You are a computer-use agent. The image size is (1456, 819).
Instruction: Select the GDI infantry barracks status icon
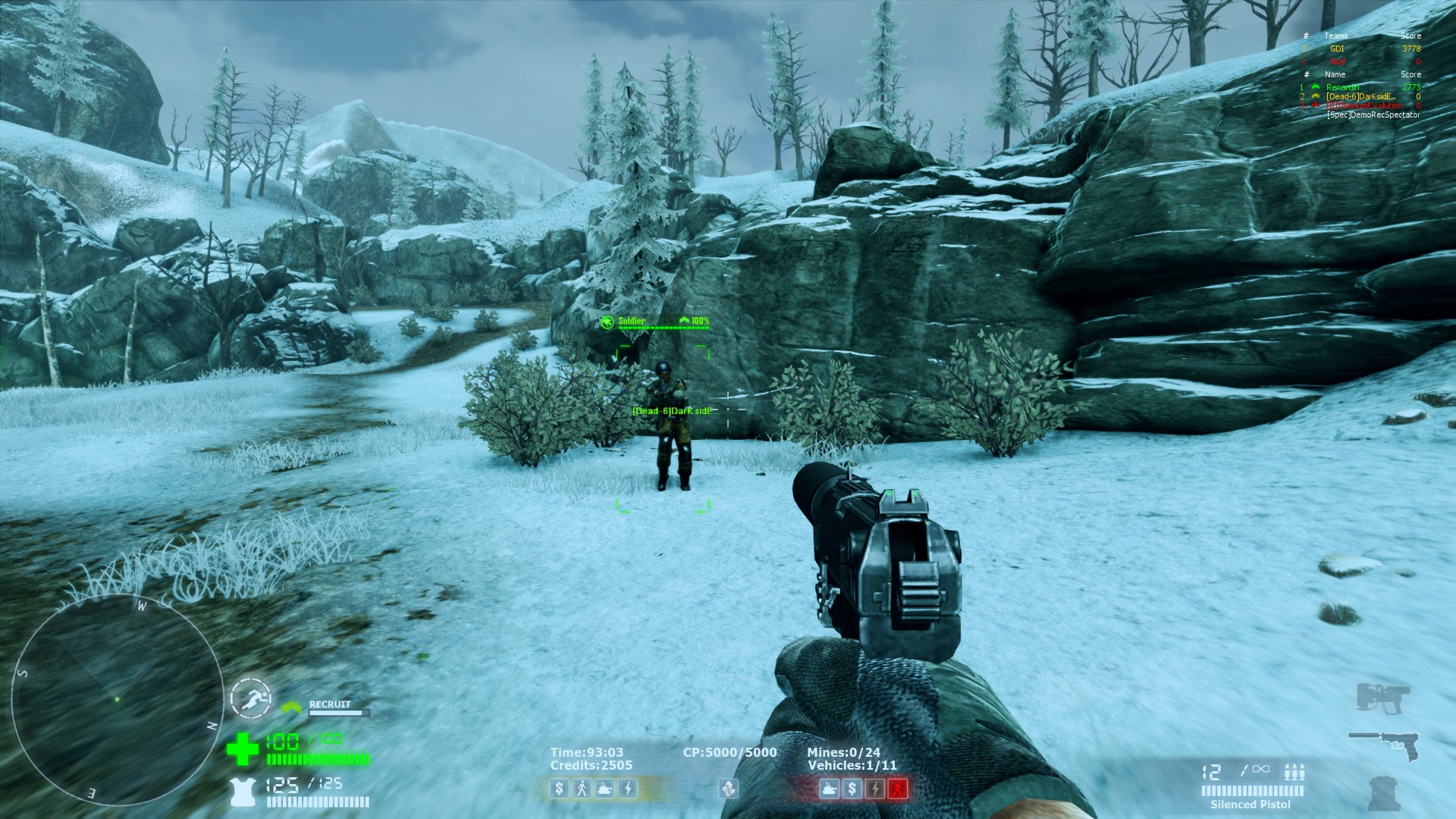tap(582, 789)
